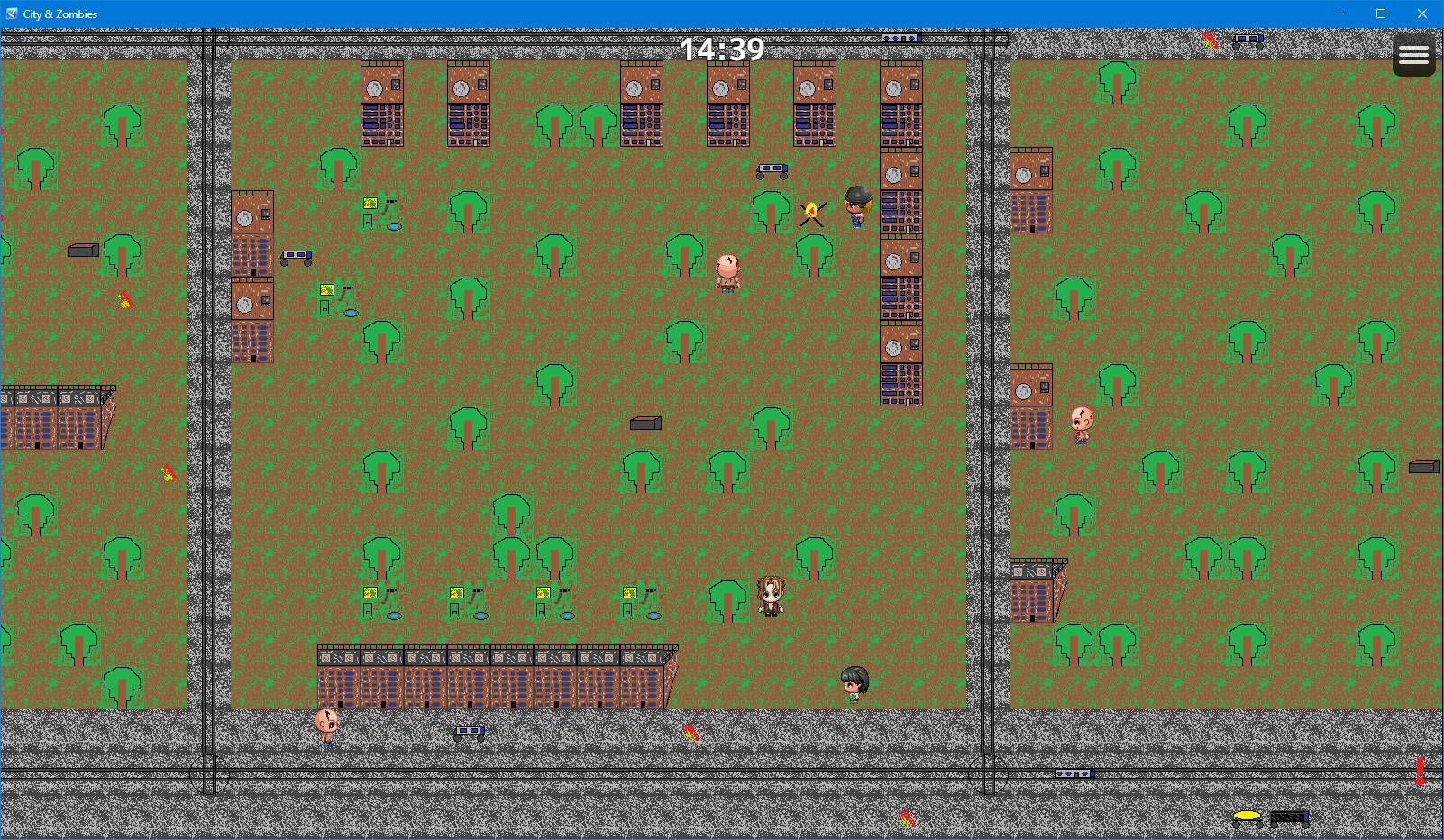
Task: Click the dynamite stick below the long fence
Action: pos(690,733)
